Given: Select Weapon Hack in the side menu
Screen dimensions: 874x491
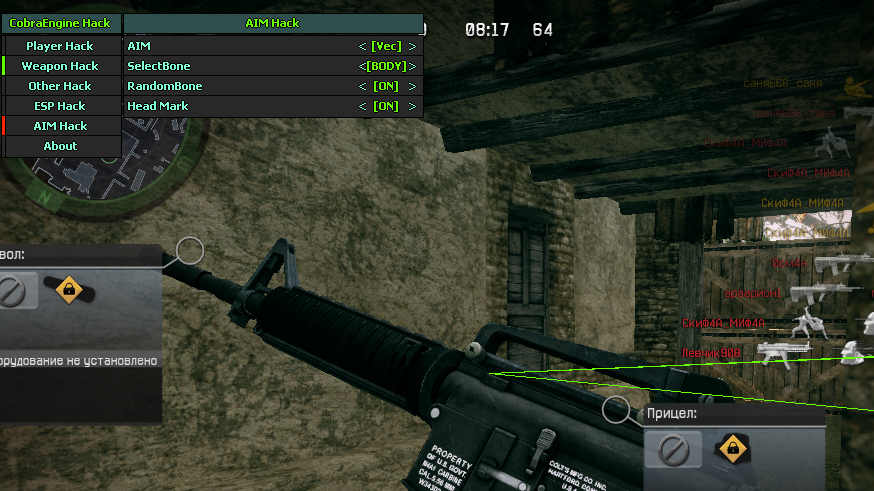Looking at the screenshot, I should click(x=60, y=66).
